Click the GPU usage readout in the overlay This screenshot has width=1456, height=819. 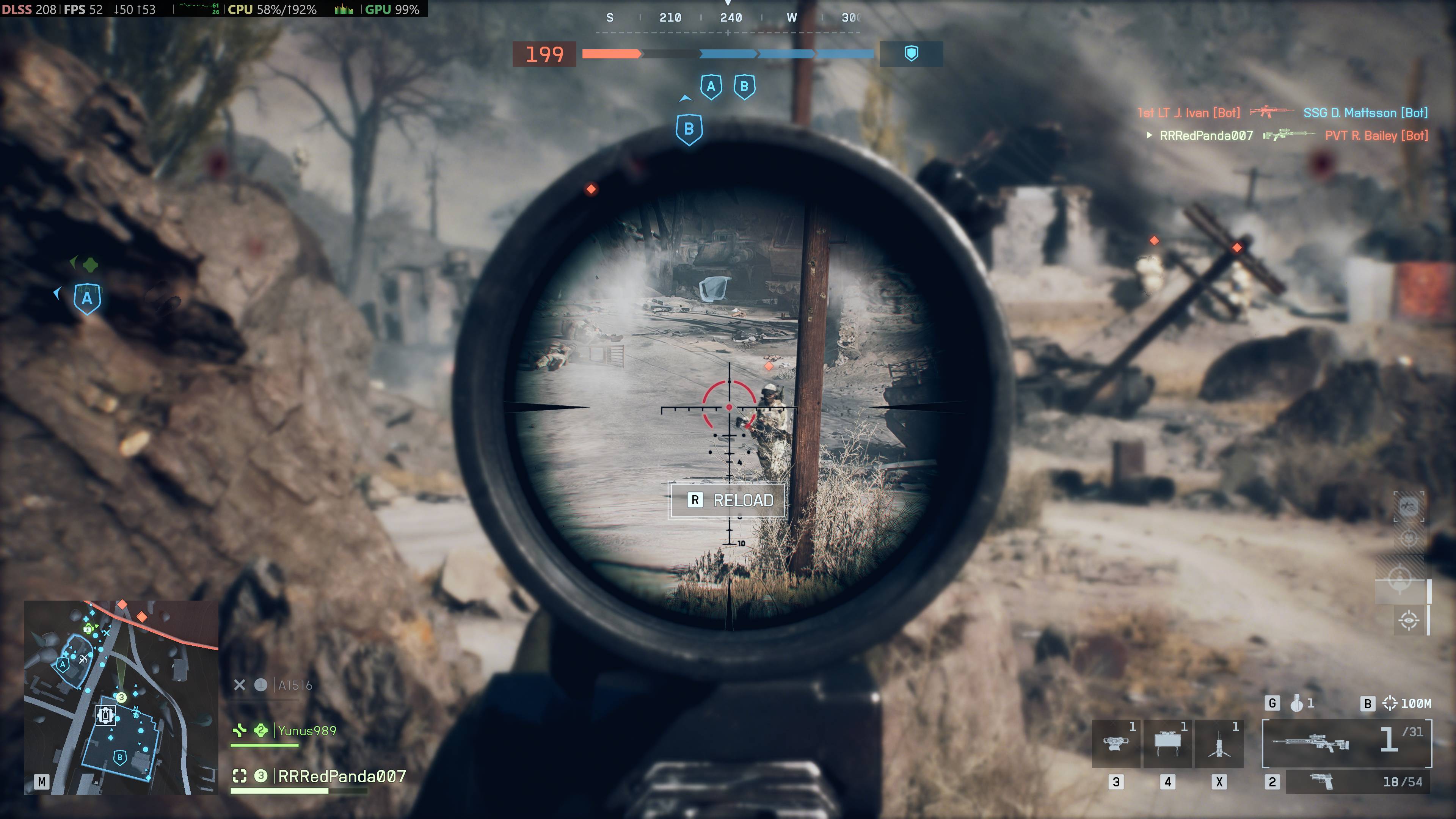pyautogui.click(x=392, y=9)
